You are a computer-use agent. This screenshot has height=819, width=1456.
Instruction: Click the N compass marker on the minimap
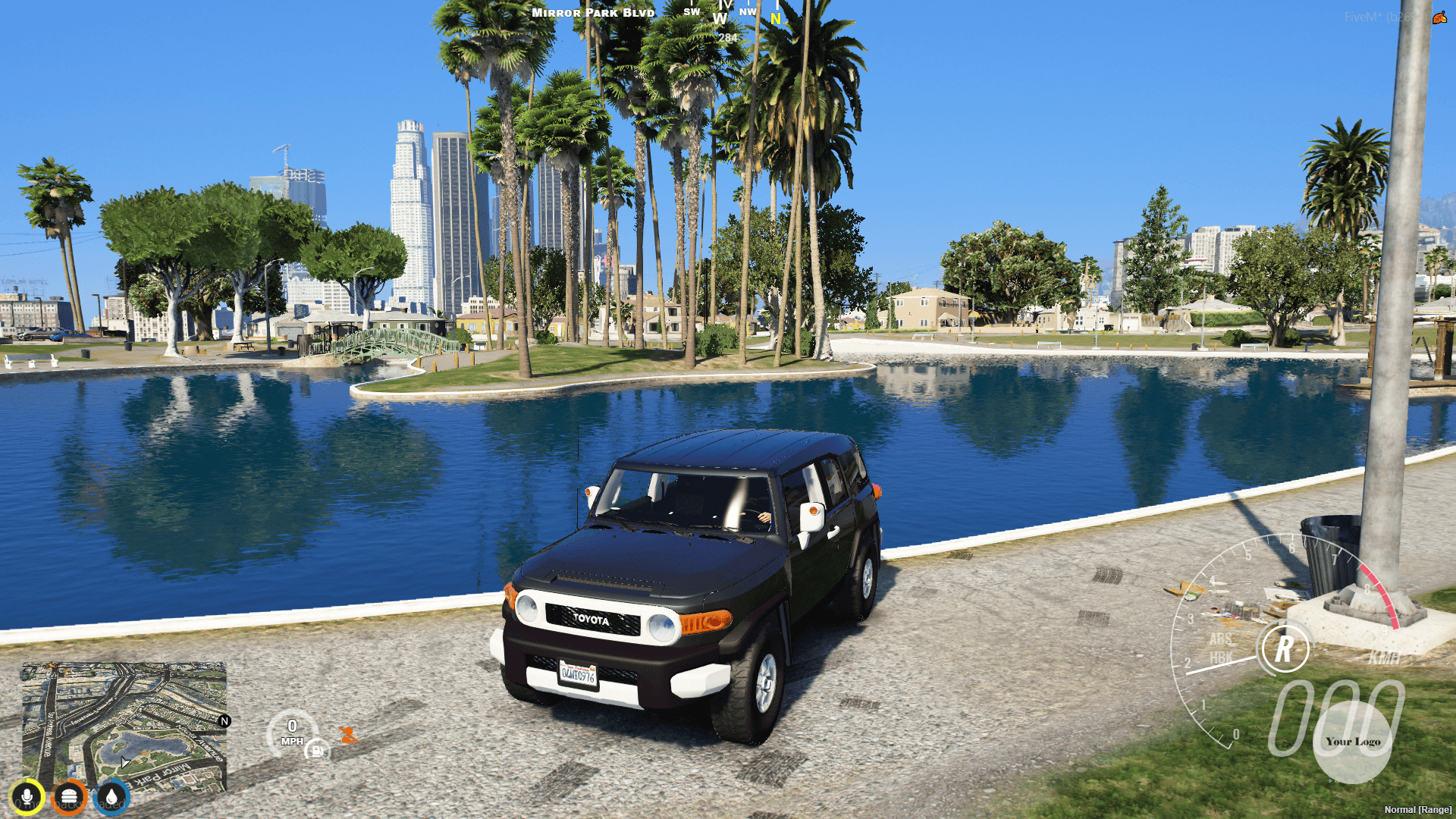pos(224,723)
